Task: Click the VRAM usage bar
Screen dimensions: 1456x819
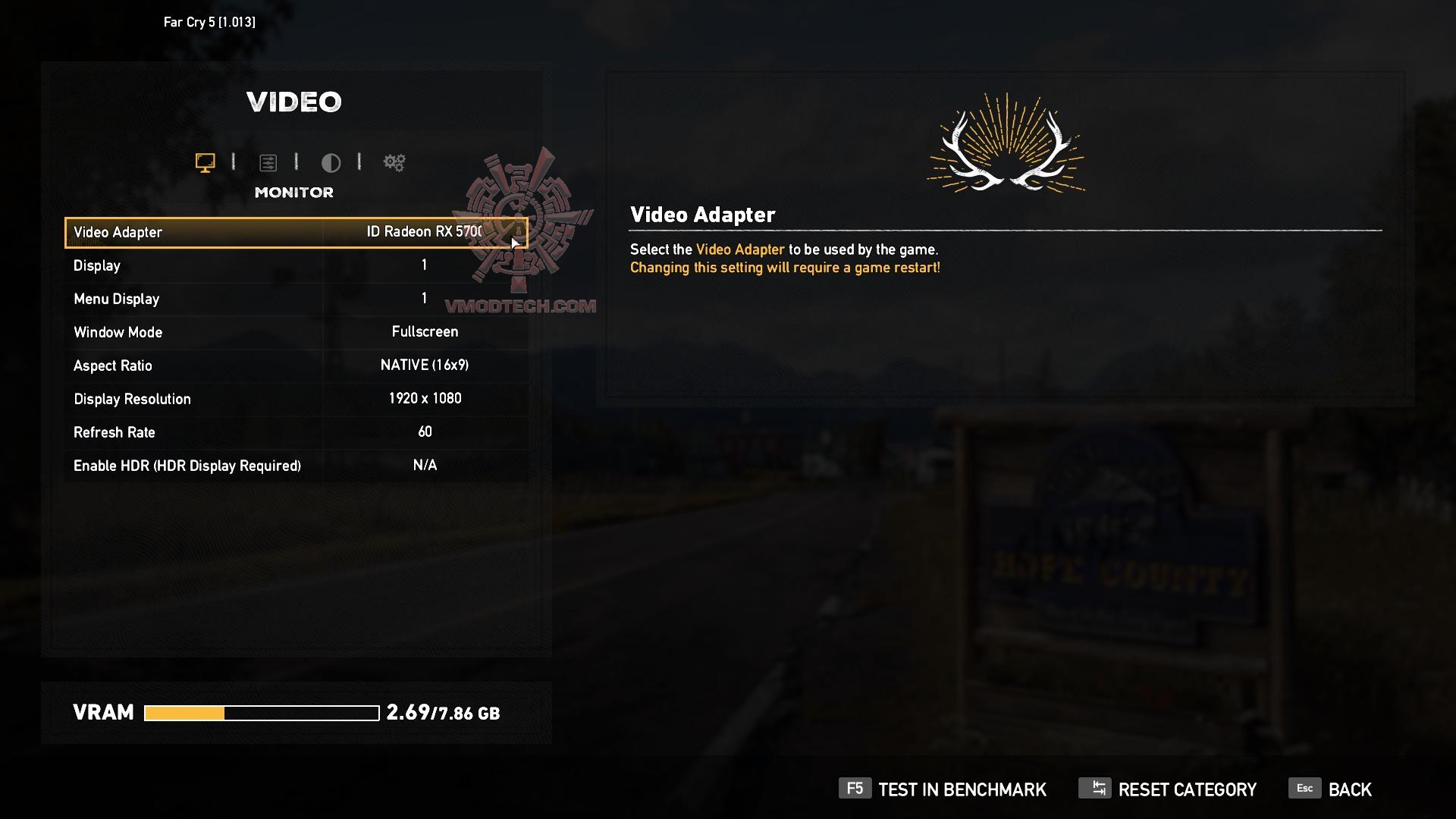Action: coord(262,712)
